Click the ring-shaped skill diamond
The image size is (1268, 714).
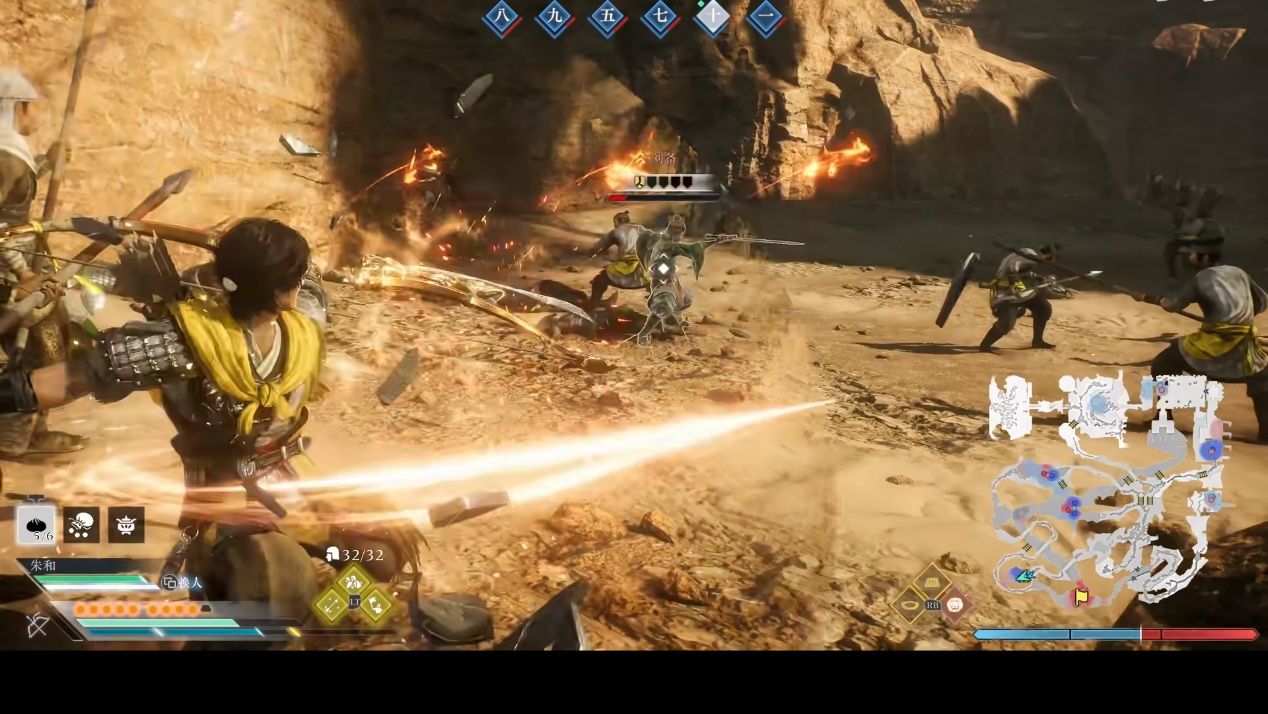(910, 604)
